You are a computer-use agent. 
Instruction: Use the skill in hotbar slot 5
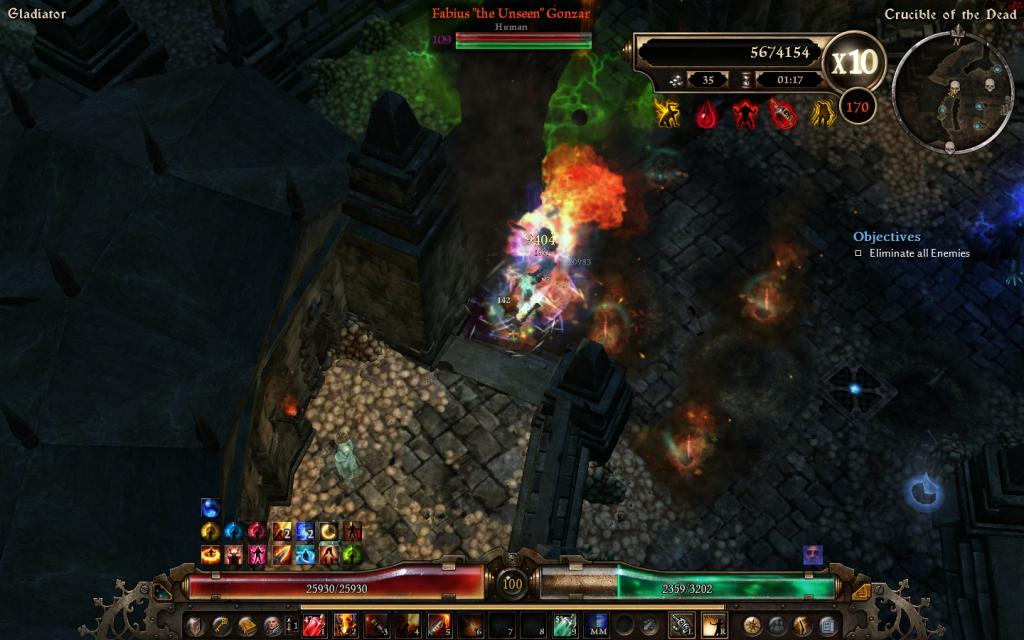click(x=439, y=626)
